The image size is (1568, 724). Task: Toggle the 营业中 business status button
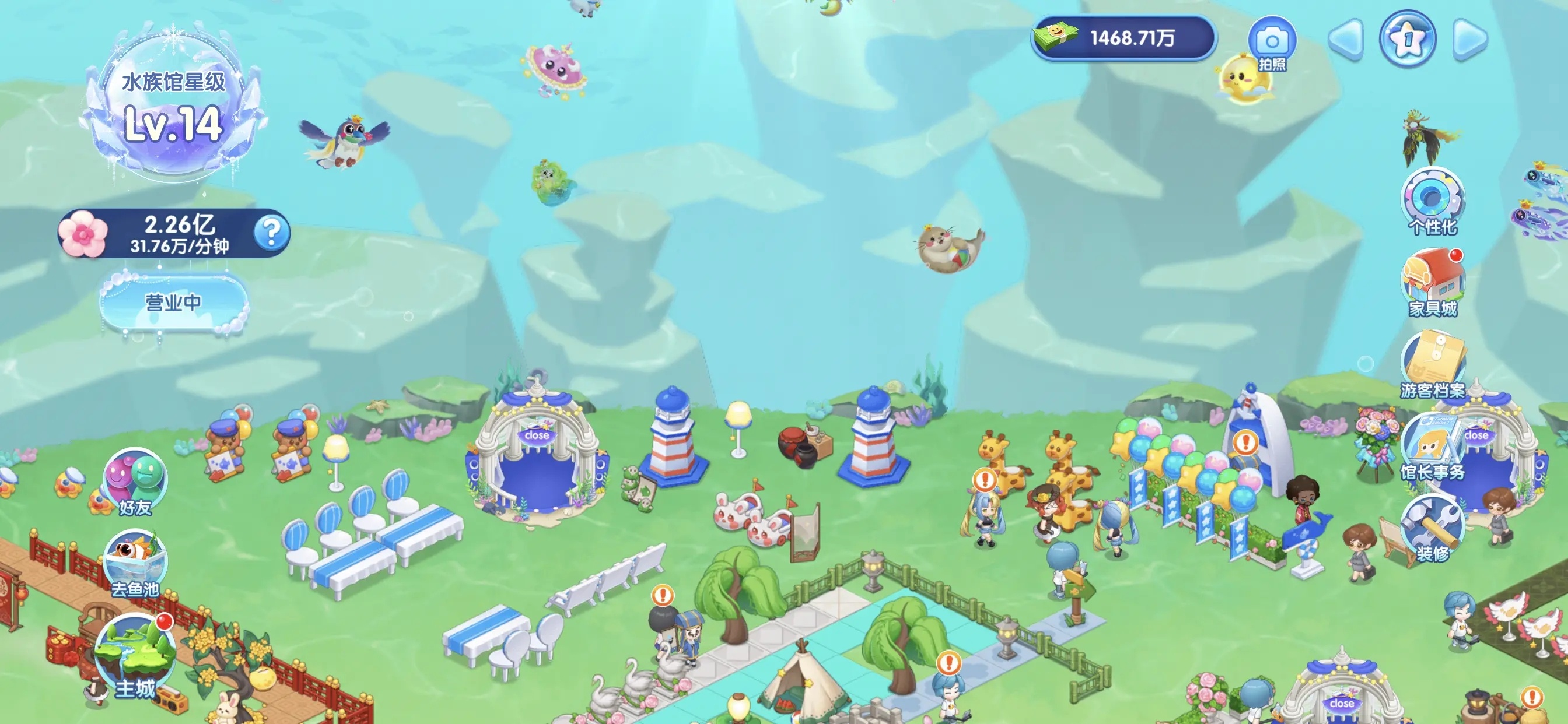point(173,303)
